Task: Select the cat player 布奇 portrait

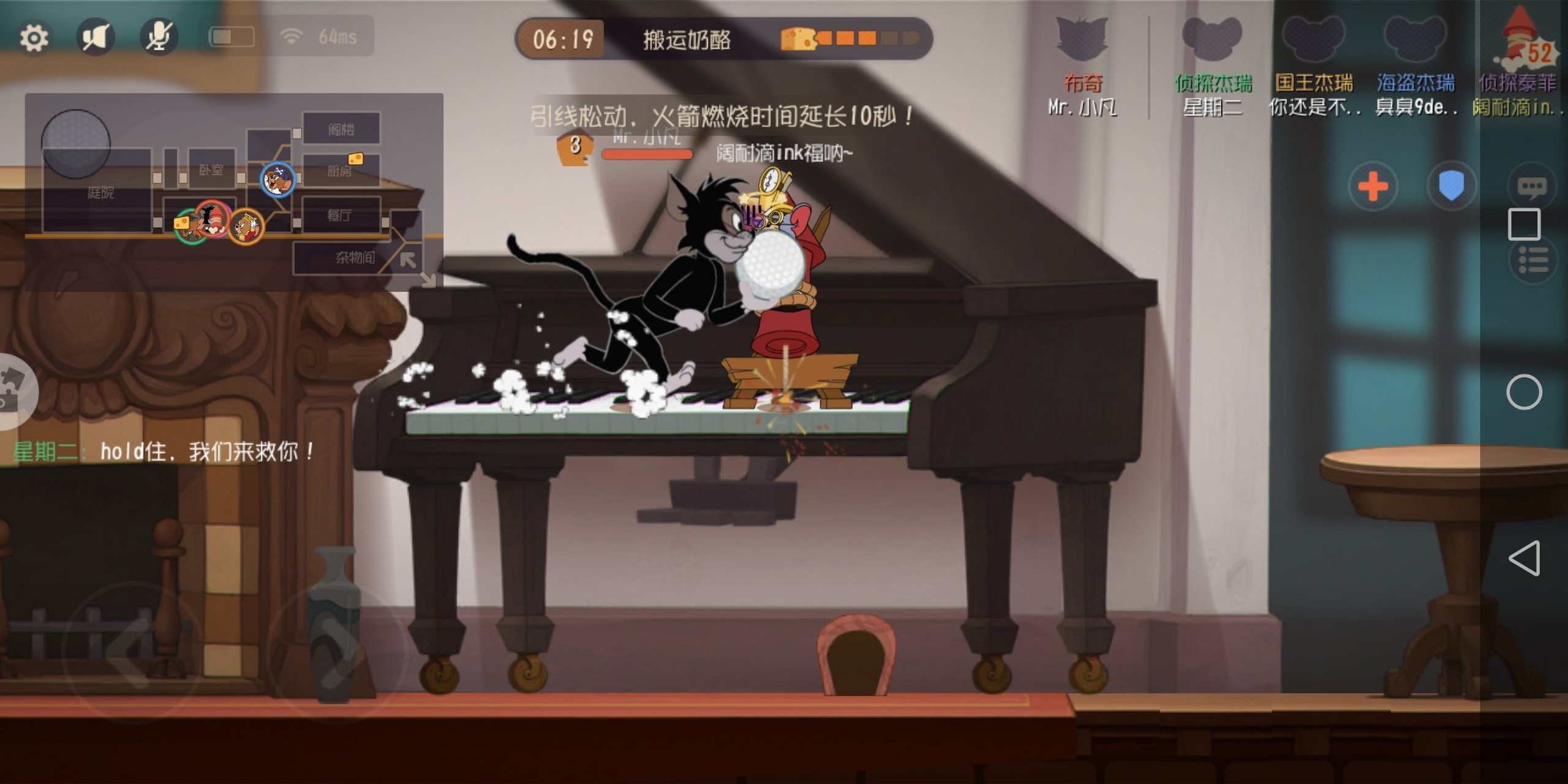Action: (1082, 40)
